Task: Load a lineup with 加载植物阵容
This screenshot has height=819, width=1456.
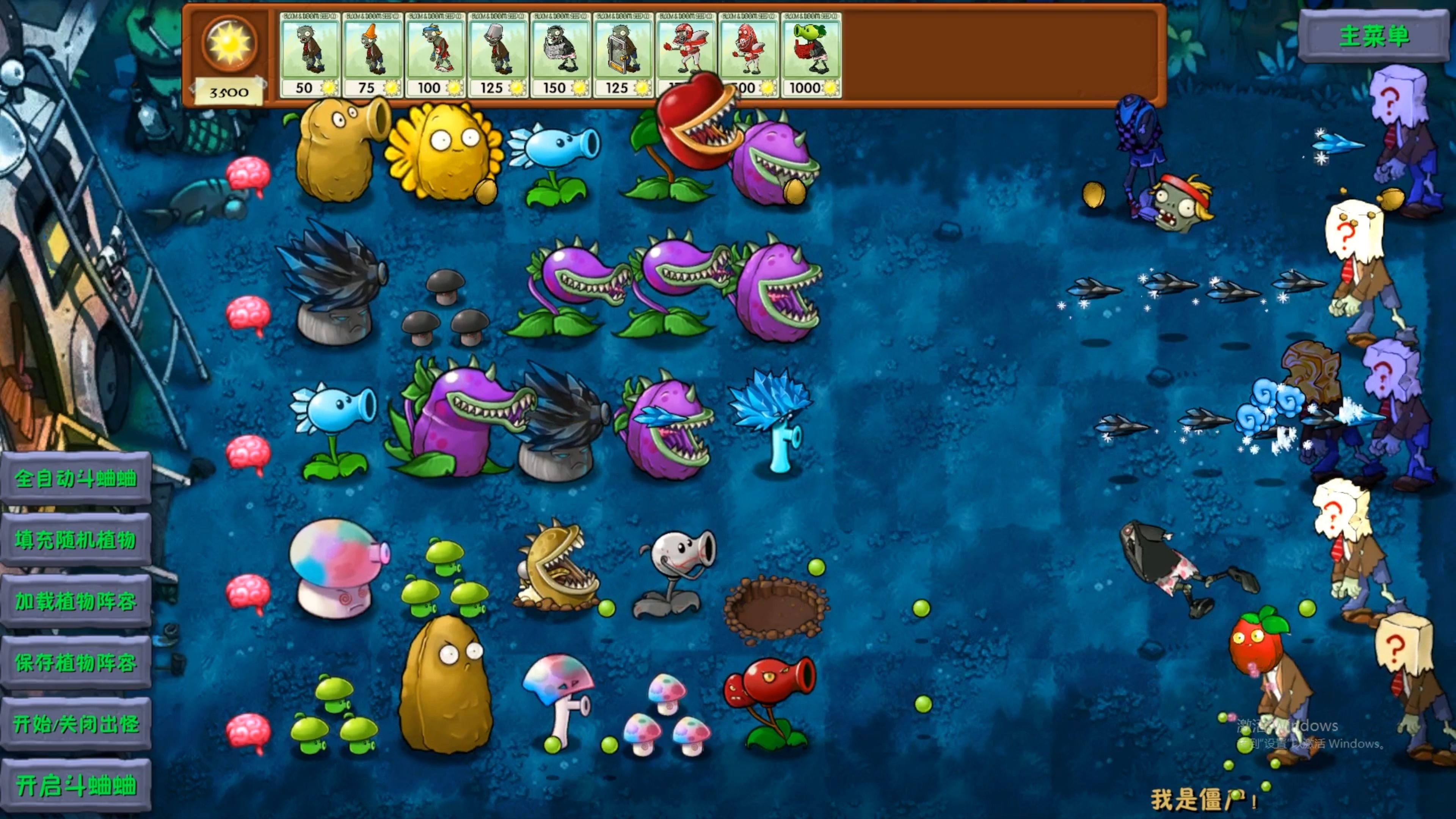Action: pyautogui.click(x=76, y=601)
